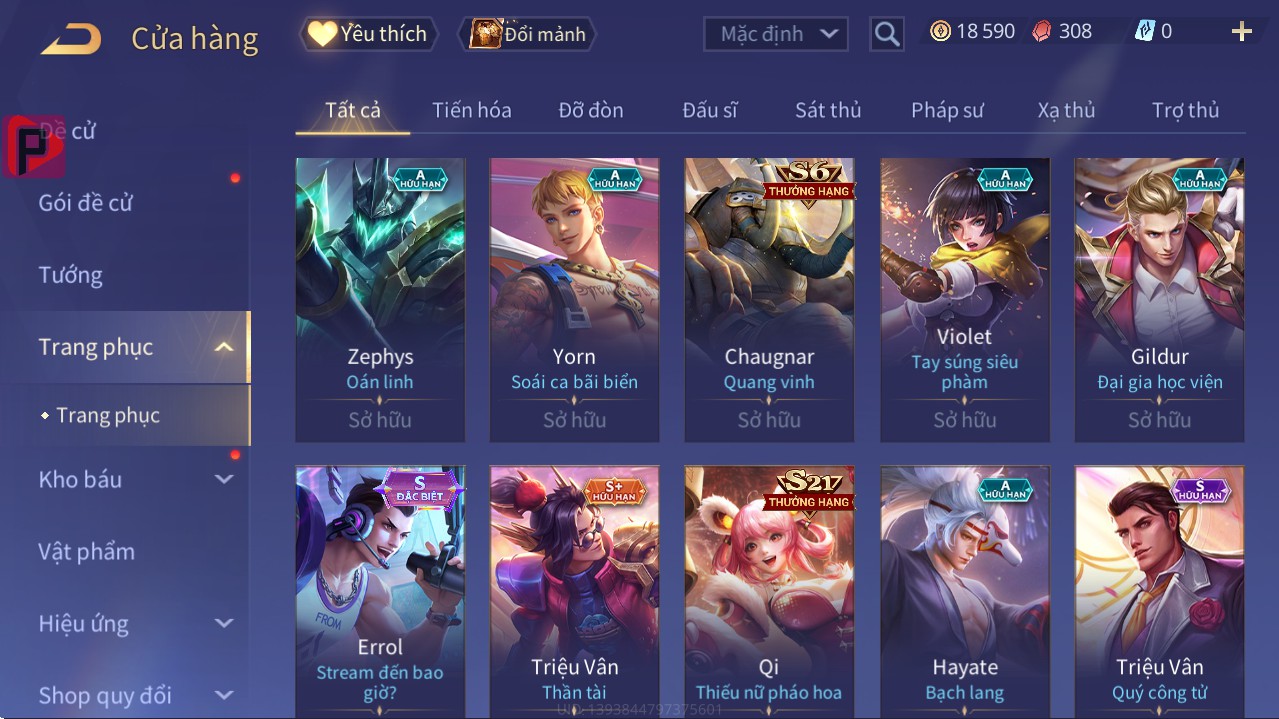Choose the Violet Tay súng siêu phàm card
The image size is (1279, 719).
point(964,299)
